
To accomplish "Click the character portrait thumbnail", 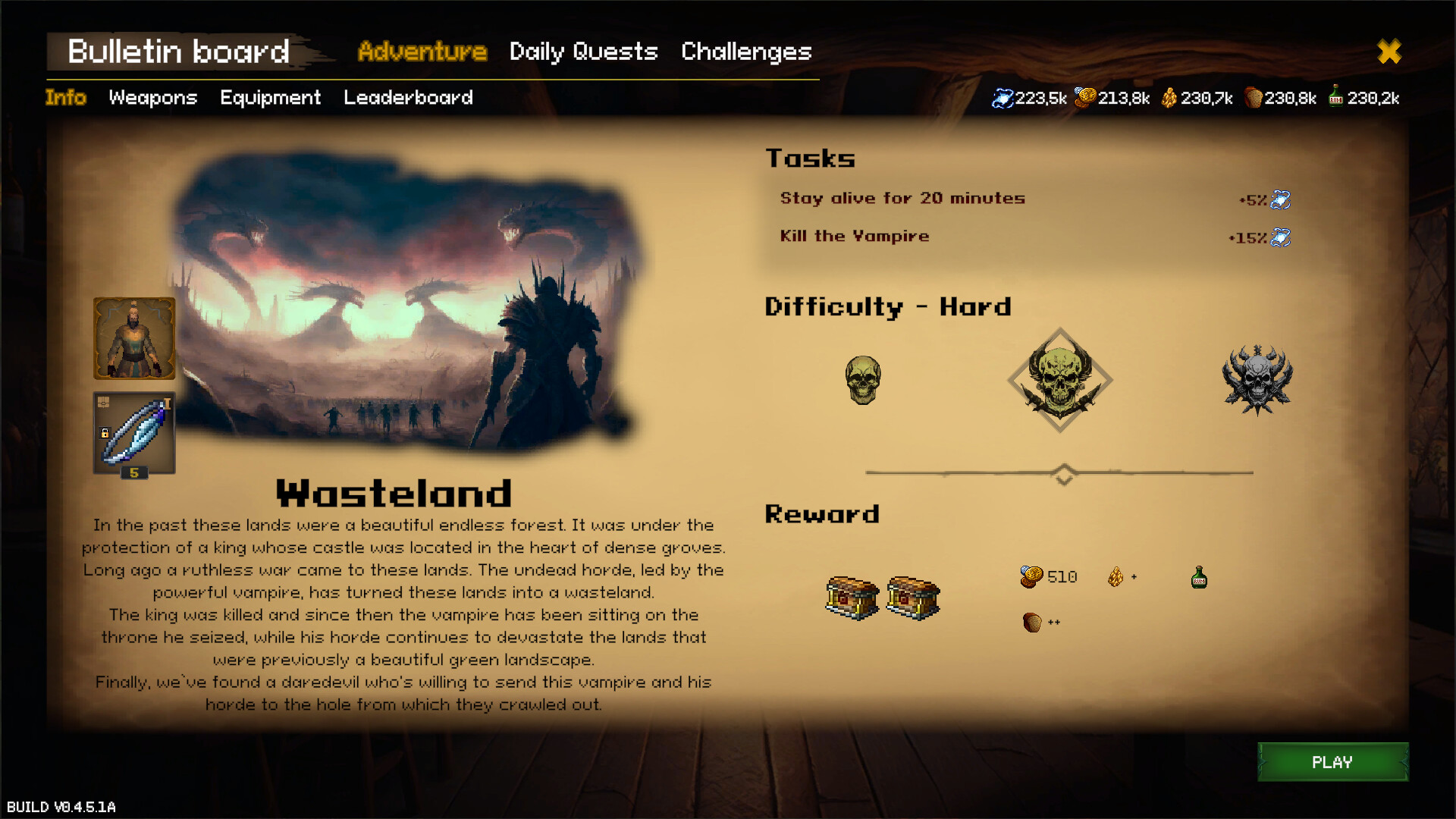I will 133,337.
